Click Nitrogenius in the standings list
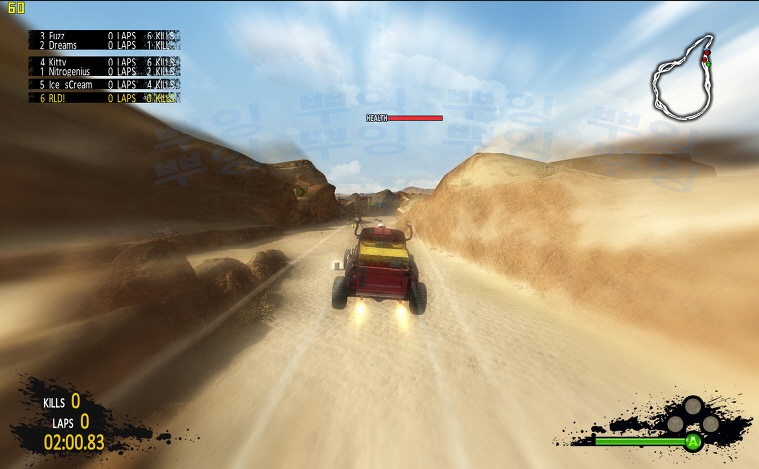Viewport: 759px width, 469px height. (105, 72)
